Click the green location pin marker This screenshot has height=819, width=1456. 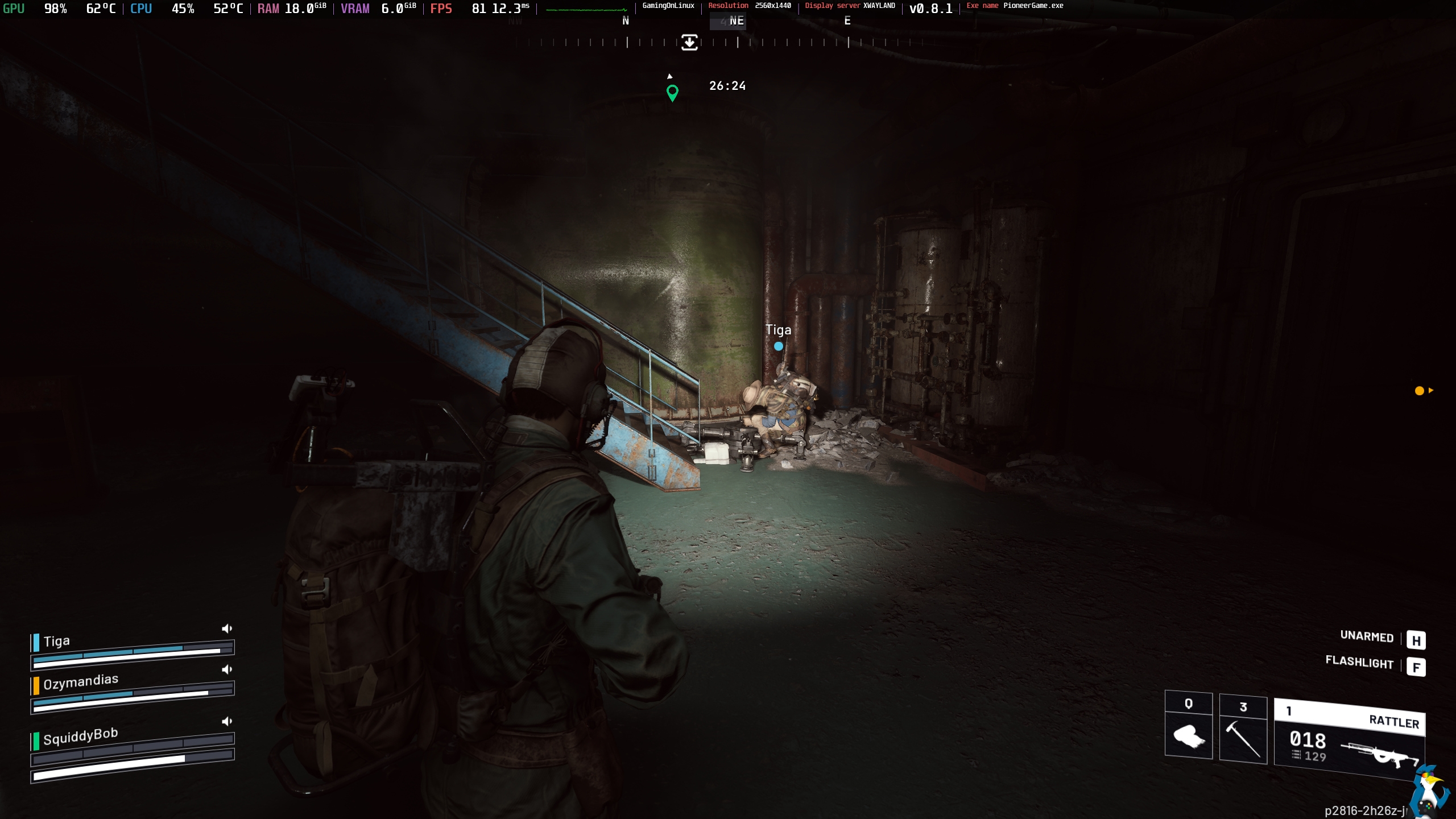tap(672, 92)
